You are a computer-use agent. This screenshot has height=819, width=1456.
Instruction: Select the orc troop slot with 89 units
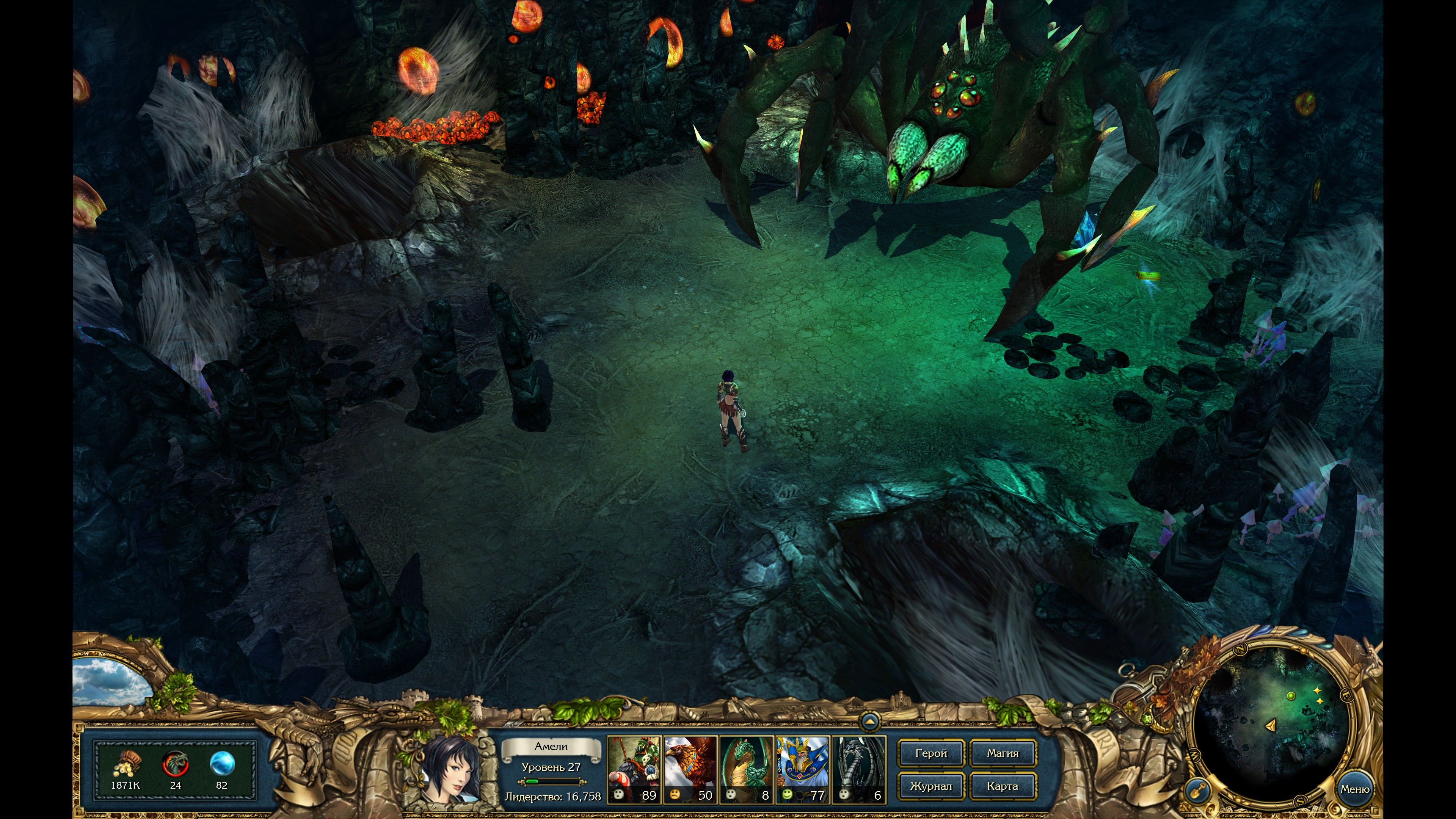pos(634,769)
